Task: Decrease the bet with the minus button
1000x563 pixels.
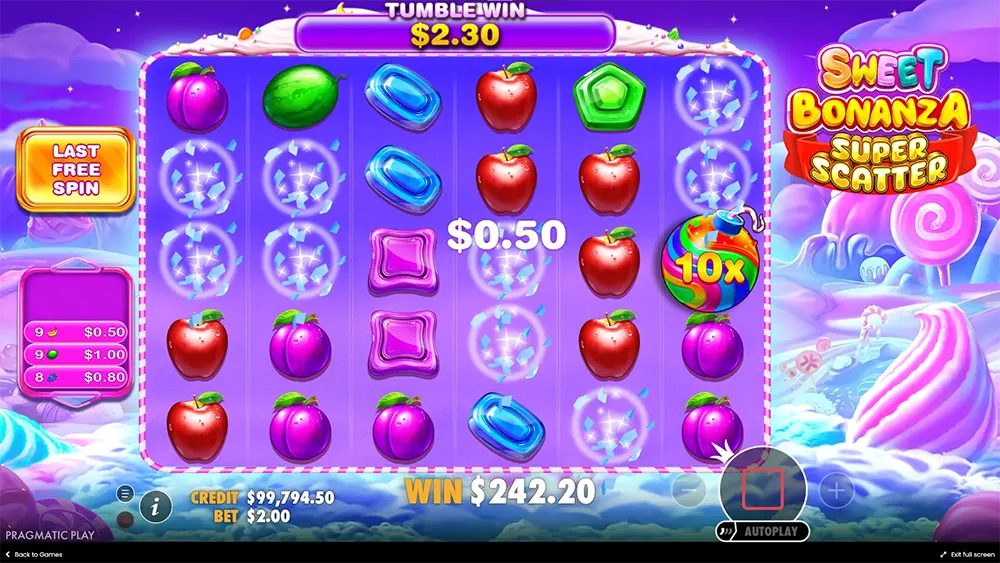Action: click(687, 490)
